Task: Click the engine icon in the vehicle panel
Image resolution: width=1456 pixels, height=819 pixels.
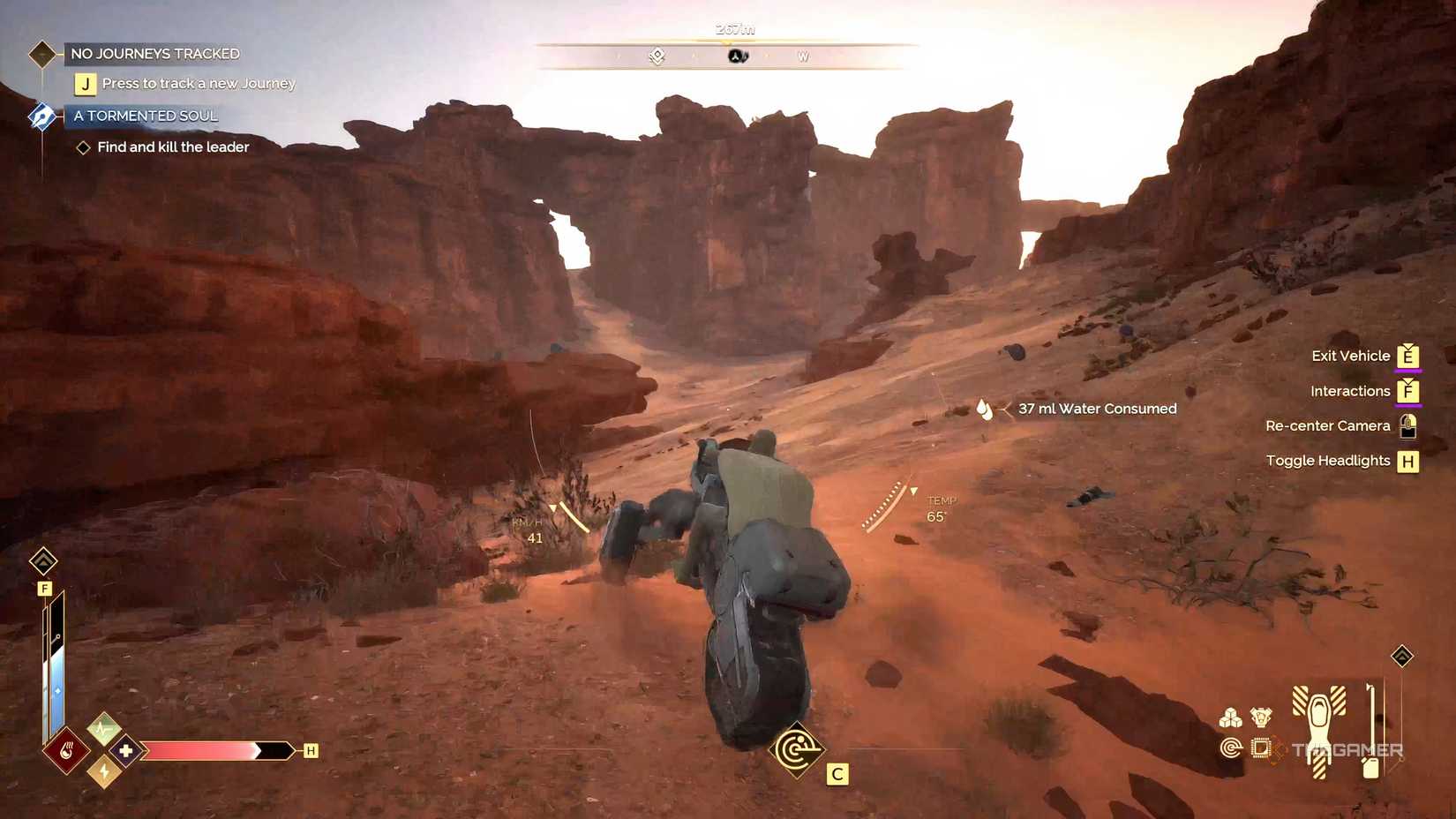Action: click(1261, 718)
